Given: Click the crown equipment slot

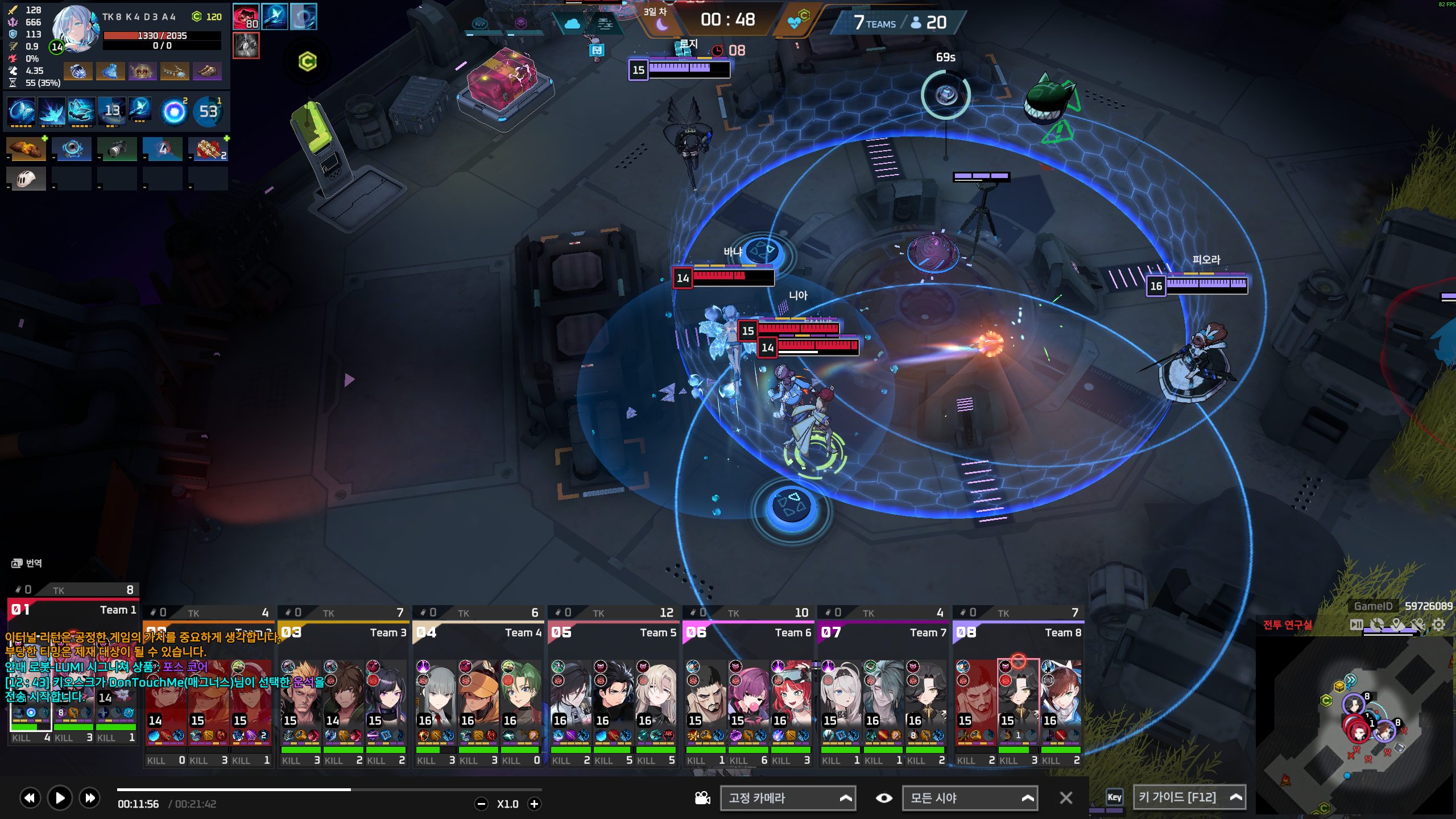Looking at the screenshot, I should [x=142, y=72].
